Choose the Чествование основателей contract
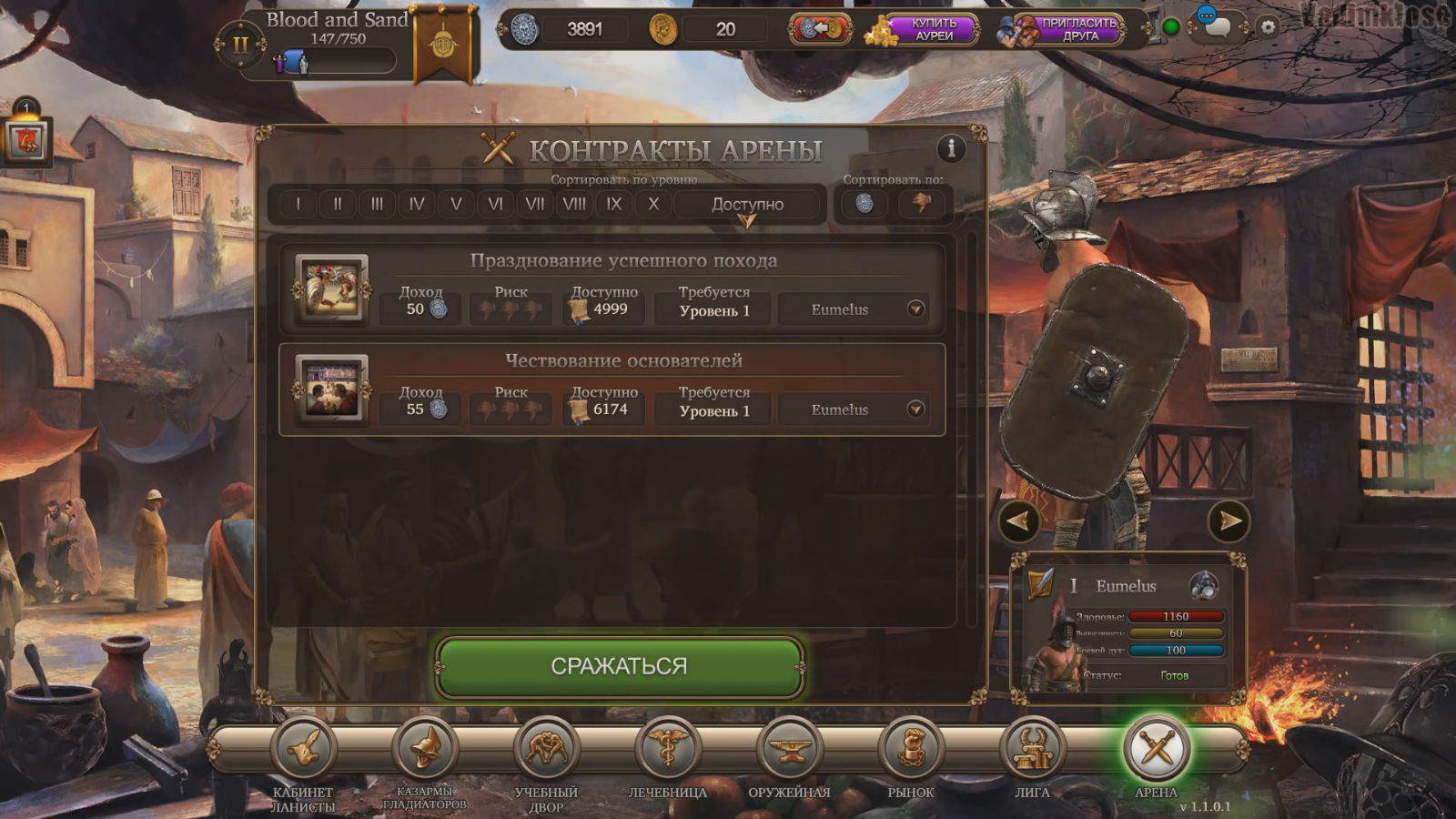The height and width of the screenshot is (819, 1456). pyautogui.click(x=623, y=361)
